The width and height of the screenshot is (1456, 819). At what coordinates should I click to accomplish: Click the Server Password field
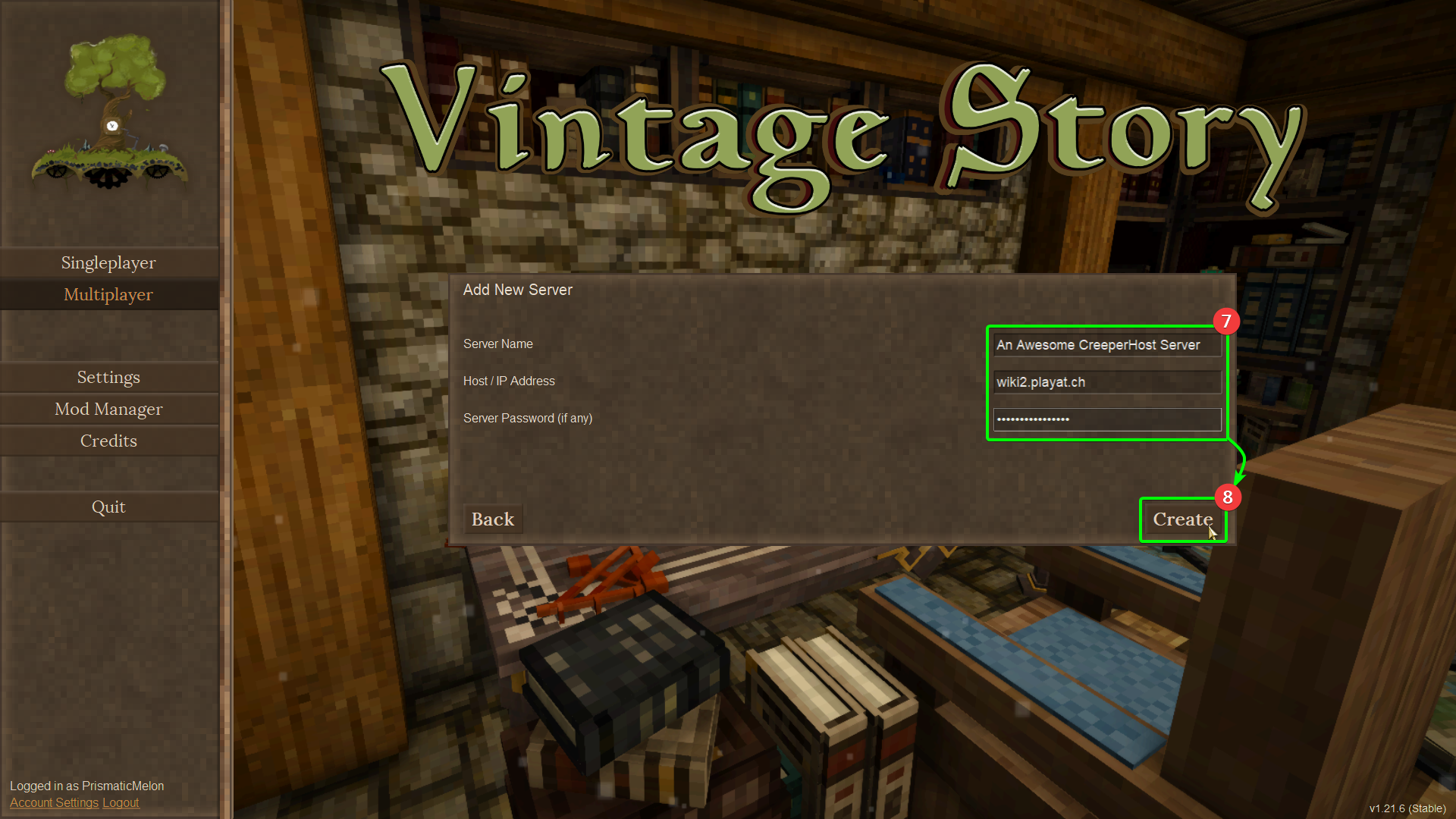pyautogui.click(x=1106, y=419)
